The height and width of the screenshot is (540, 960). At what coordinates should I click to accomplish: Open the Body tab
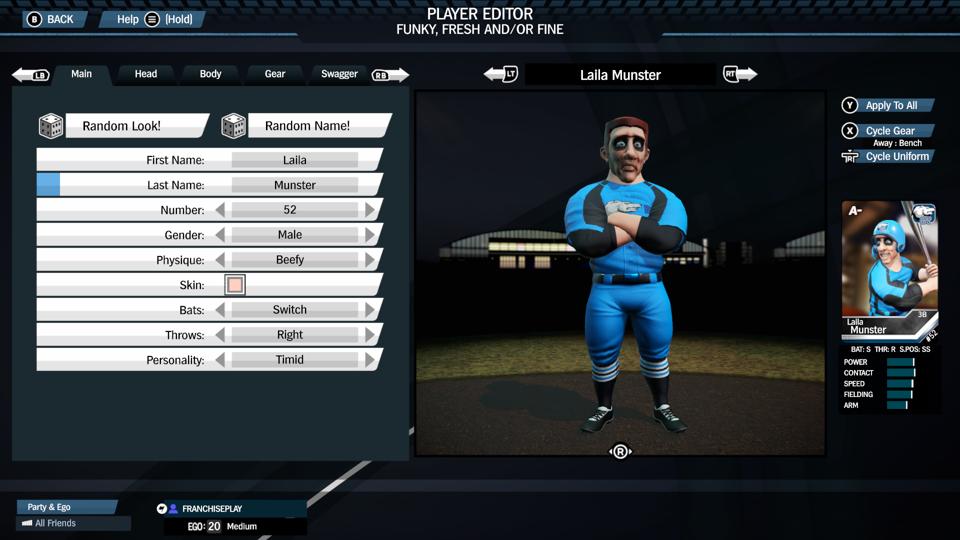point(210,74)
